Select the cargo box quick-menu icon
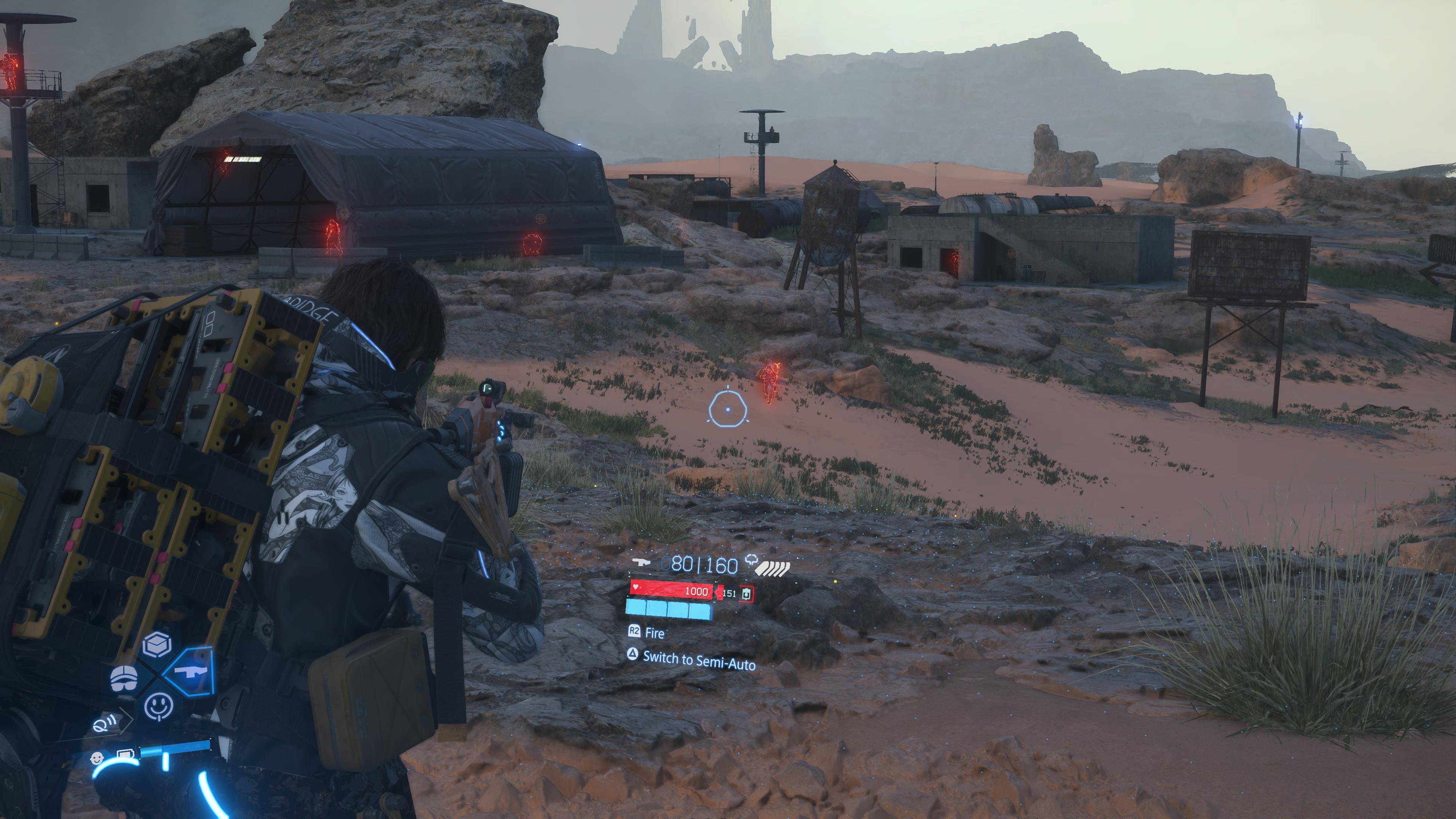Screen dimensions: 1456x819 pos(157,644)
